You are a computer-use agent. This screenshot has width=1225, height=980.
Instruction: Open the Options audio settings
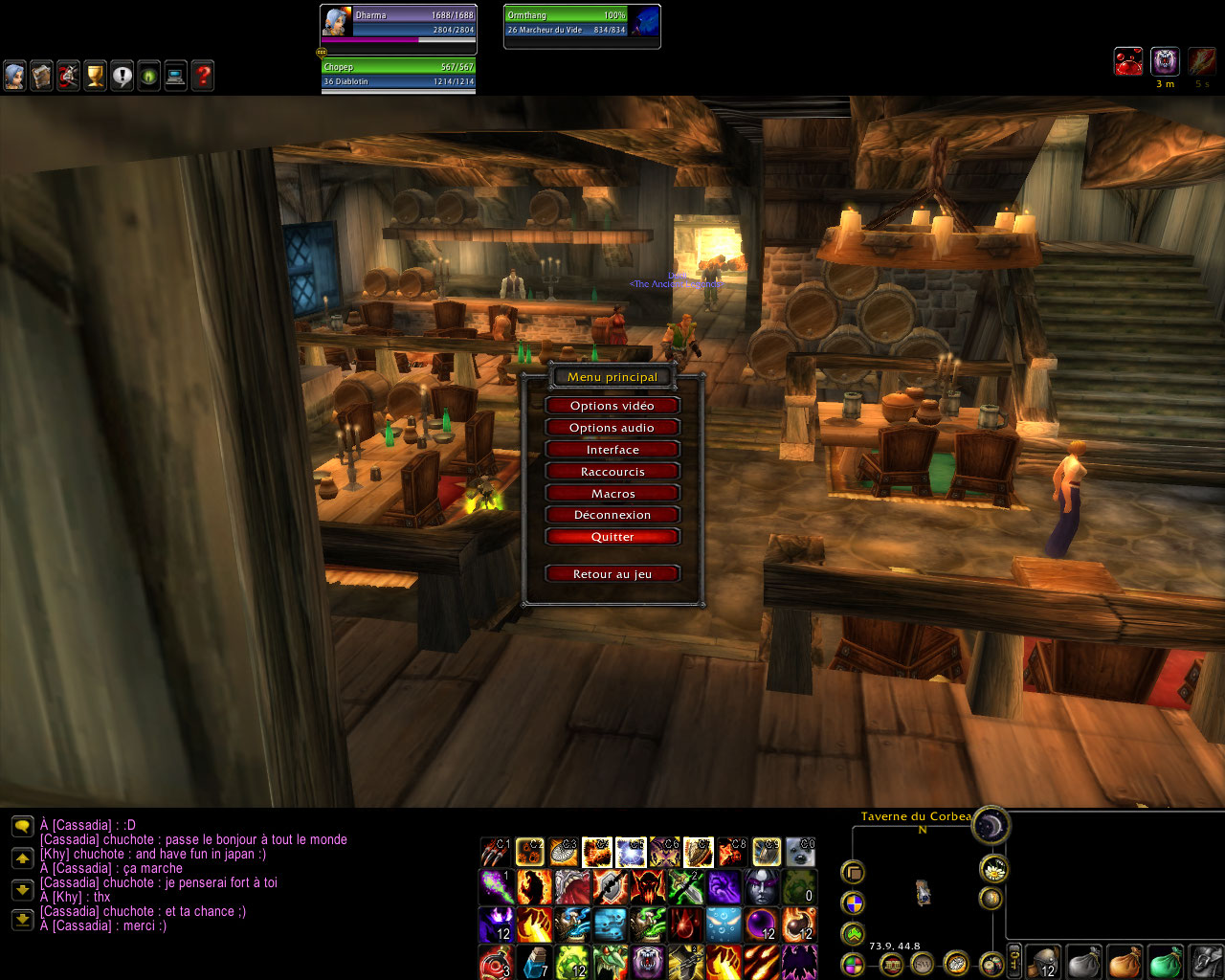(x=612, y=428)
